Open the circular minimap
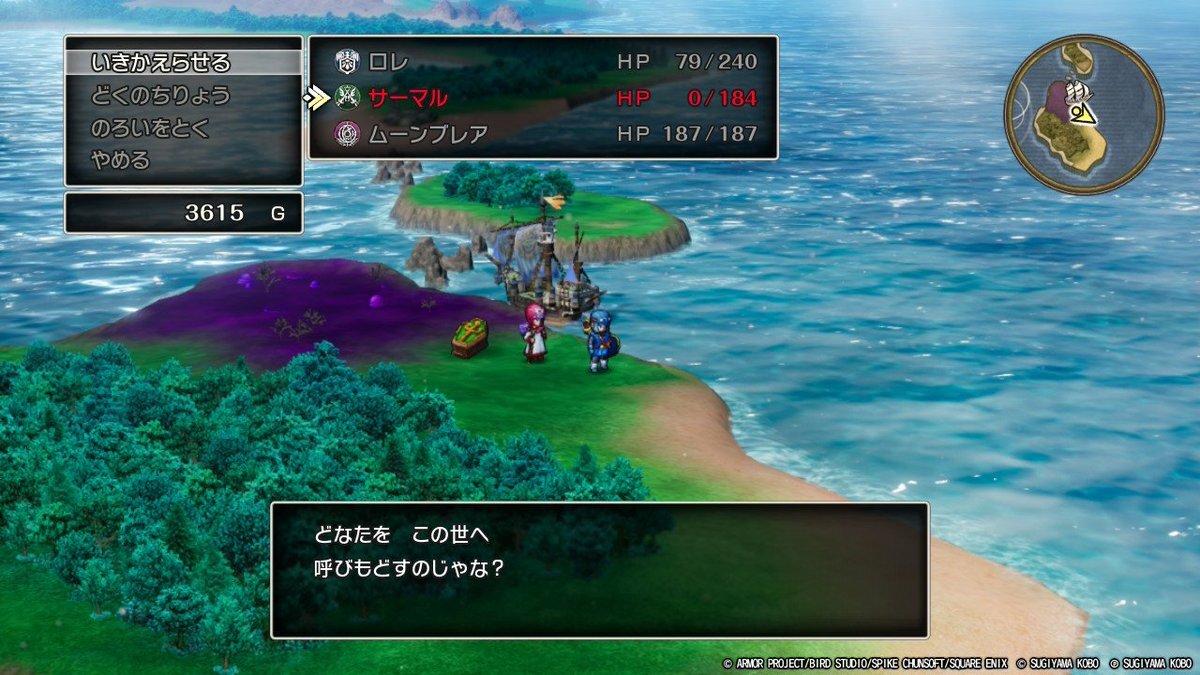 click(1084, 114)
